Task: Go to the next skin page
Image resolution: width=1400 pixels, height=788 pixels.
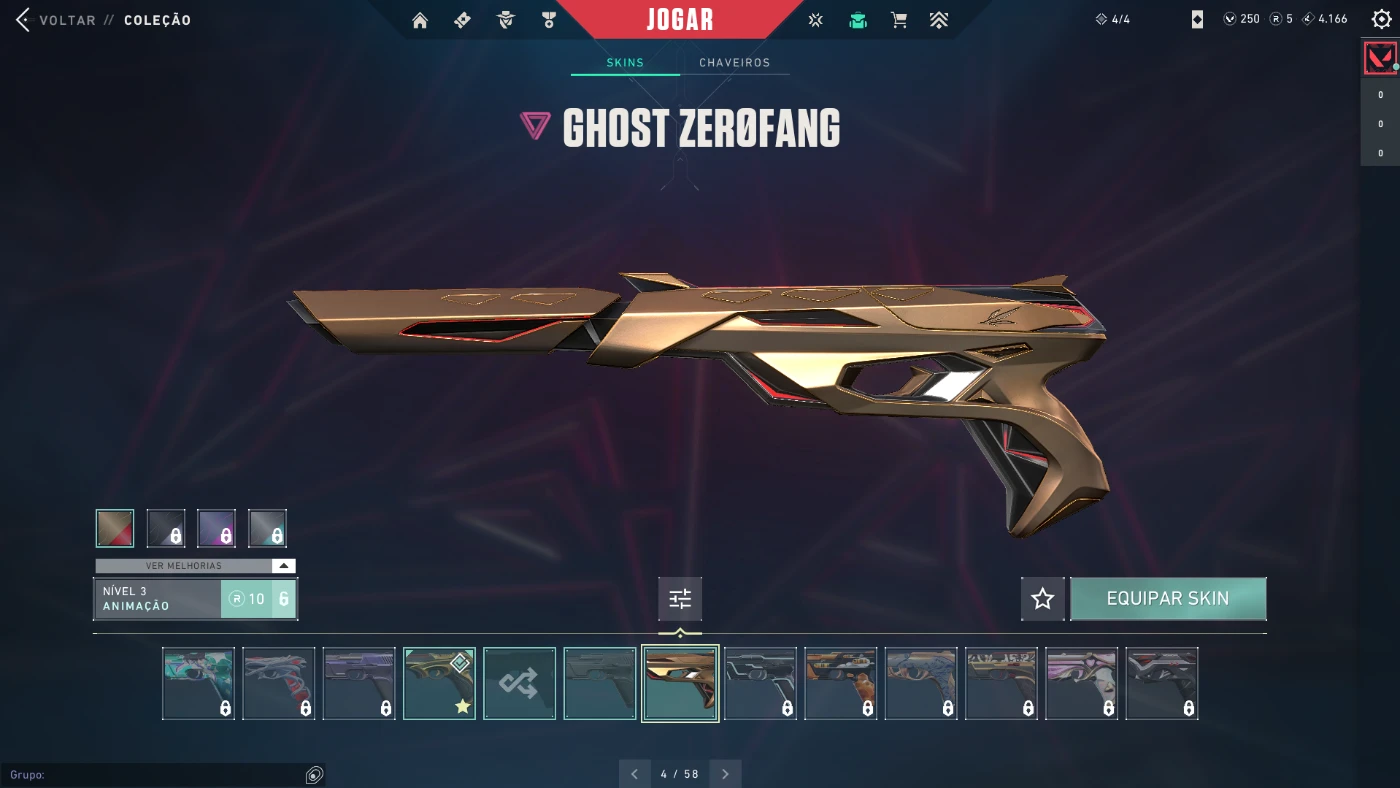Action: [725, 774]
